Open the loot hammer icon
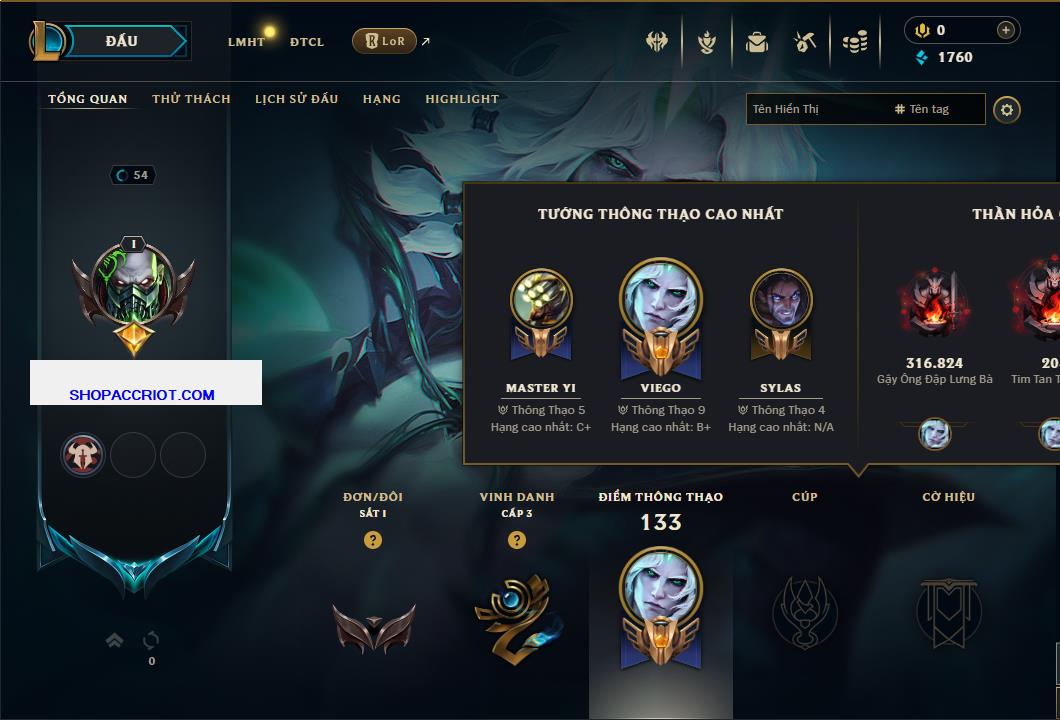Viewport: 1060px width, 720px height. coord(805,42)
